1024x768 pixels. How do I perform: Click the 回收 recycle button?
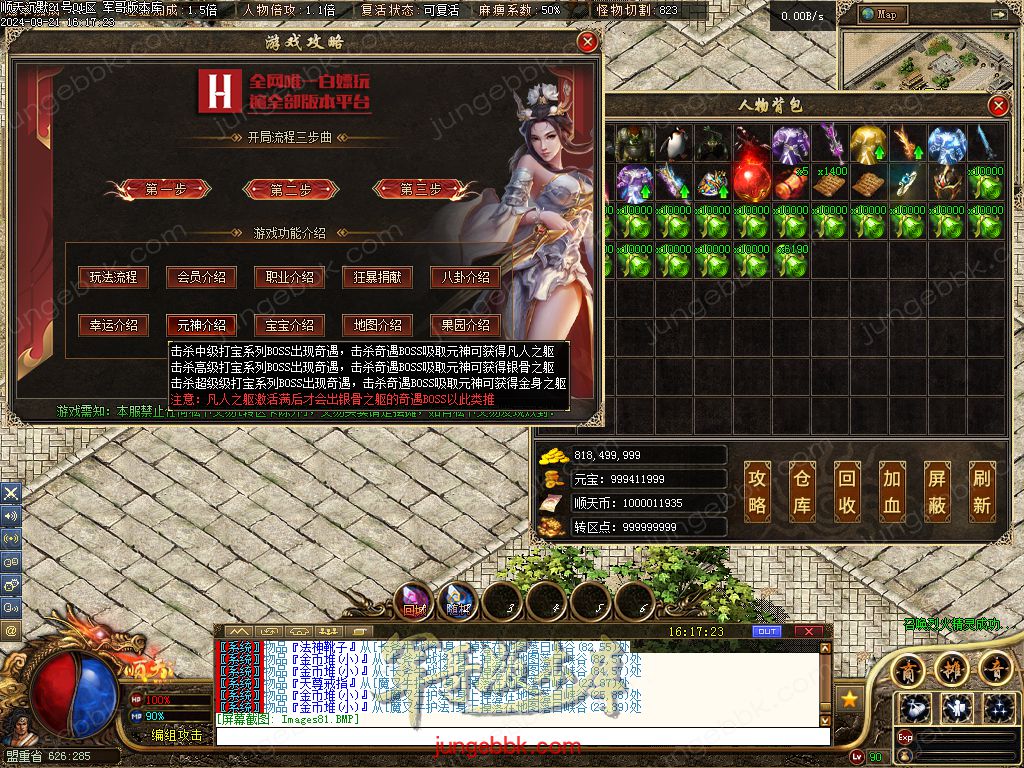[x=847, y=491]
